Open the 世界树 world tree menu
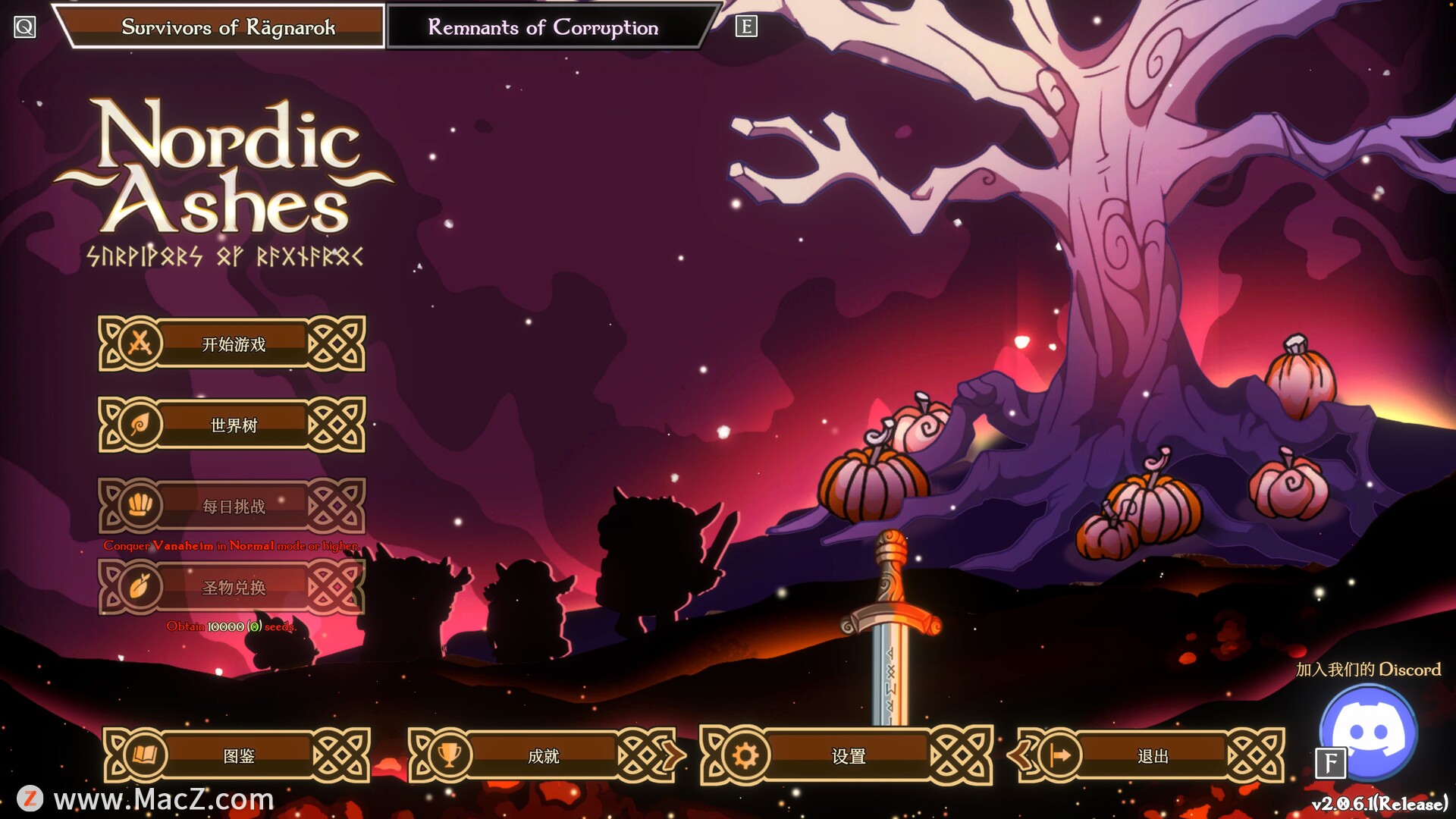1456x819 pixels. point(232,425)
